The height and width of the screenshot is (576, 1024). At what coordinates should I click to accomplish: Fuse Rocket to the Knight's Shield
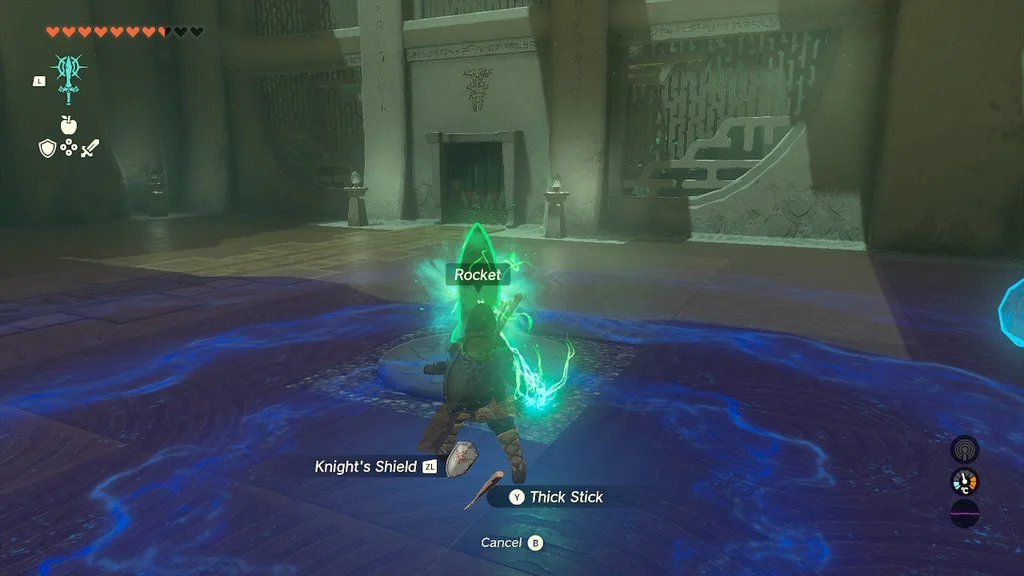(375, 467)
